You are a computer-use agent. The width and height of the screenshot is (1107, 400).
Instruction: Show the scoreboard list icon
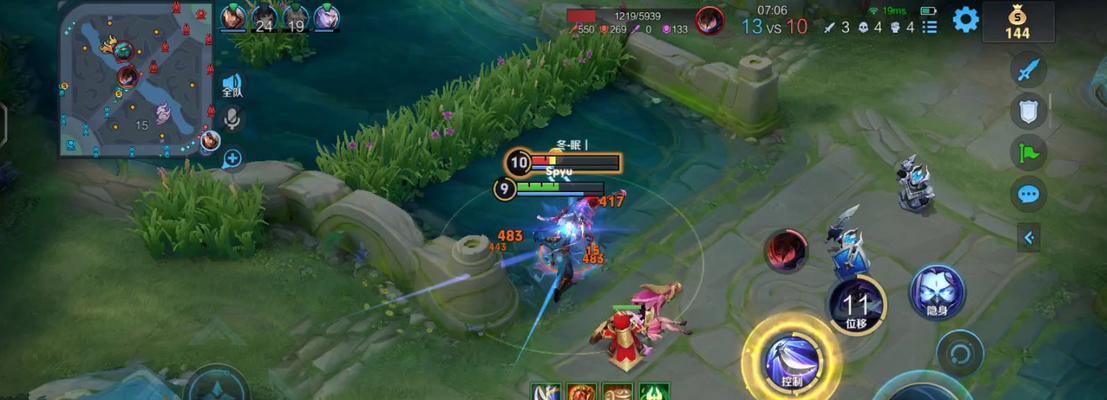point(930,27)
